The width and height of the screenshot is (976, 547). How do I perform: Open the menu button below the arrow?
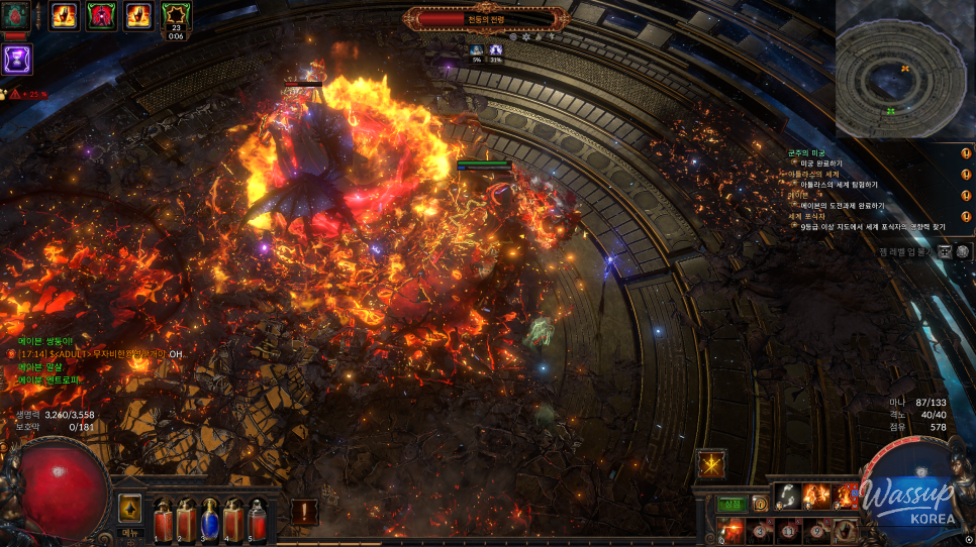tap(129, 533)
